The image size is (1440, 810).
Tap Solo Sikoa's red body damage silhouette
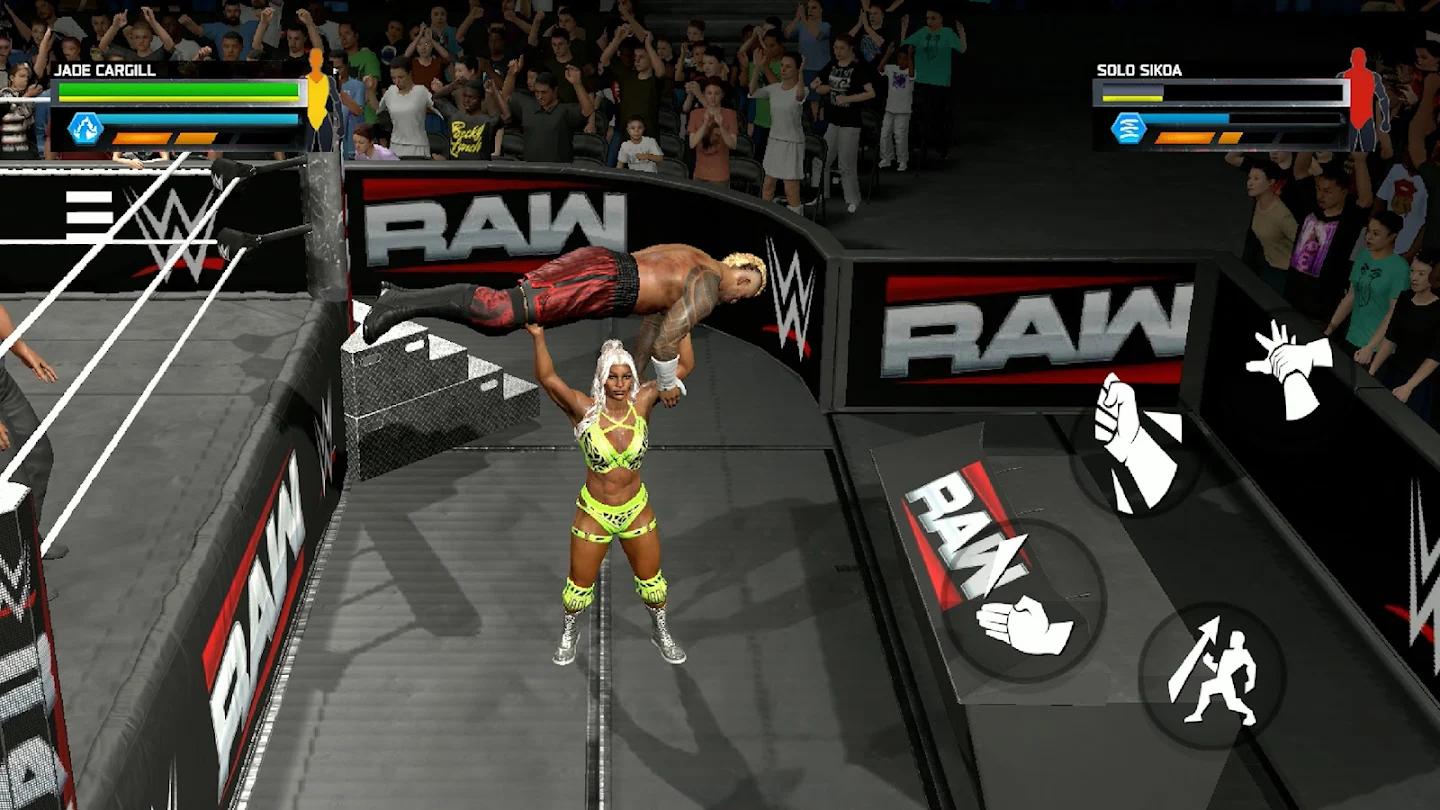click(x=1363, y=95)
